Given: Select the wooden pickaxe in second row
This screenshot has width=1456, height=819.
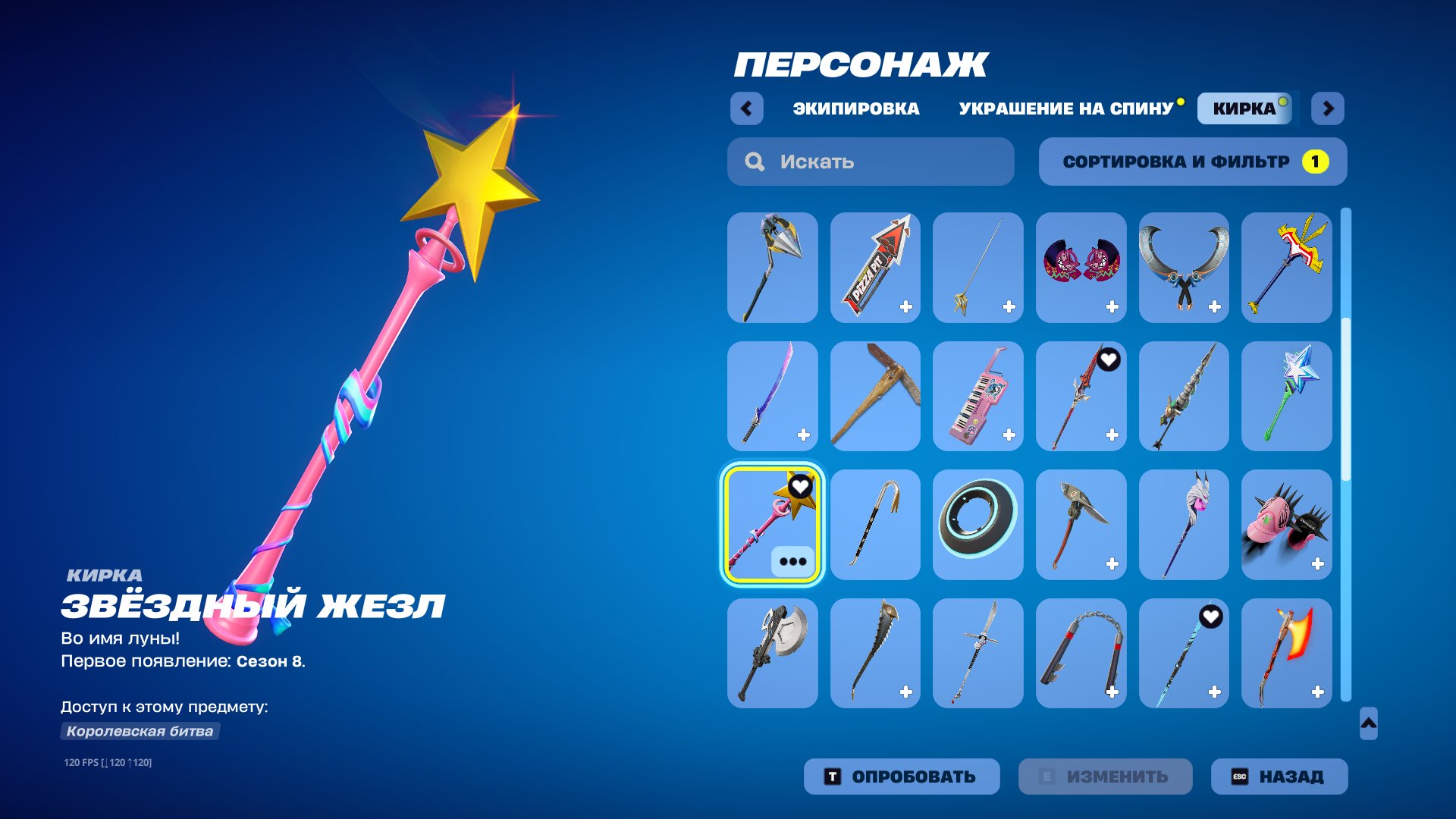Looking at the screenshot, I should (875, 394).
